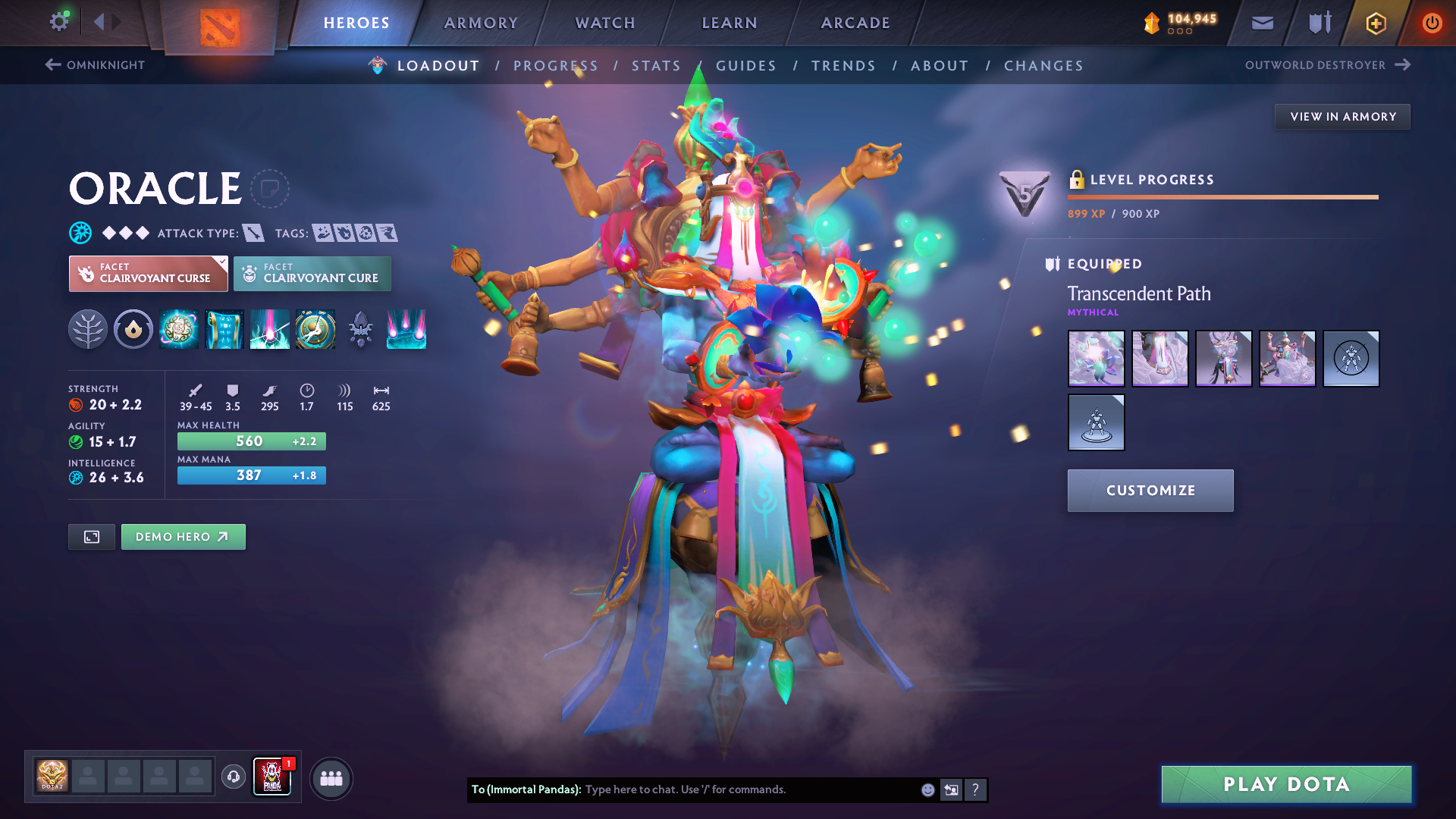Launch Demo Hero mode
Screen dimensions: 1456x819
coord(183,537)
